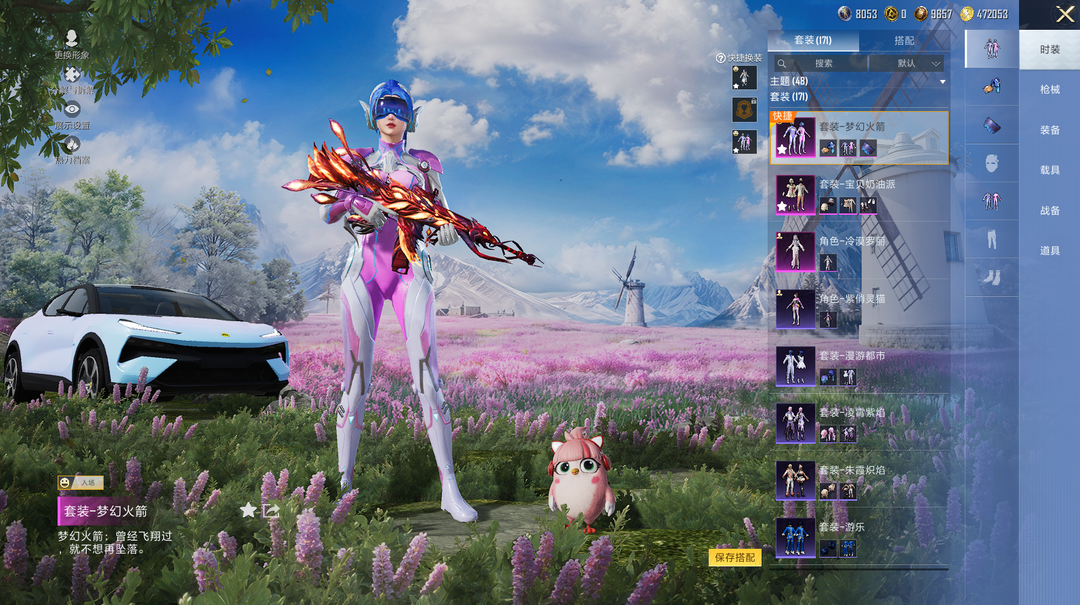Click the share arrow beside the outfit name
Viewport: 1080px width, 605px height.
[x=271, y=510]
